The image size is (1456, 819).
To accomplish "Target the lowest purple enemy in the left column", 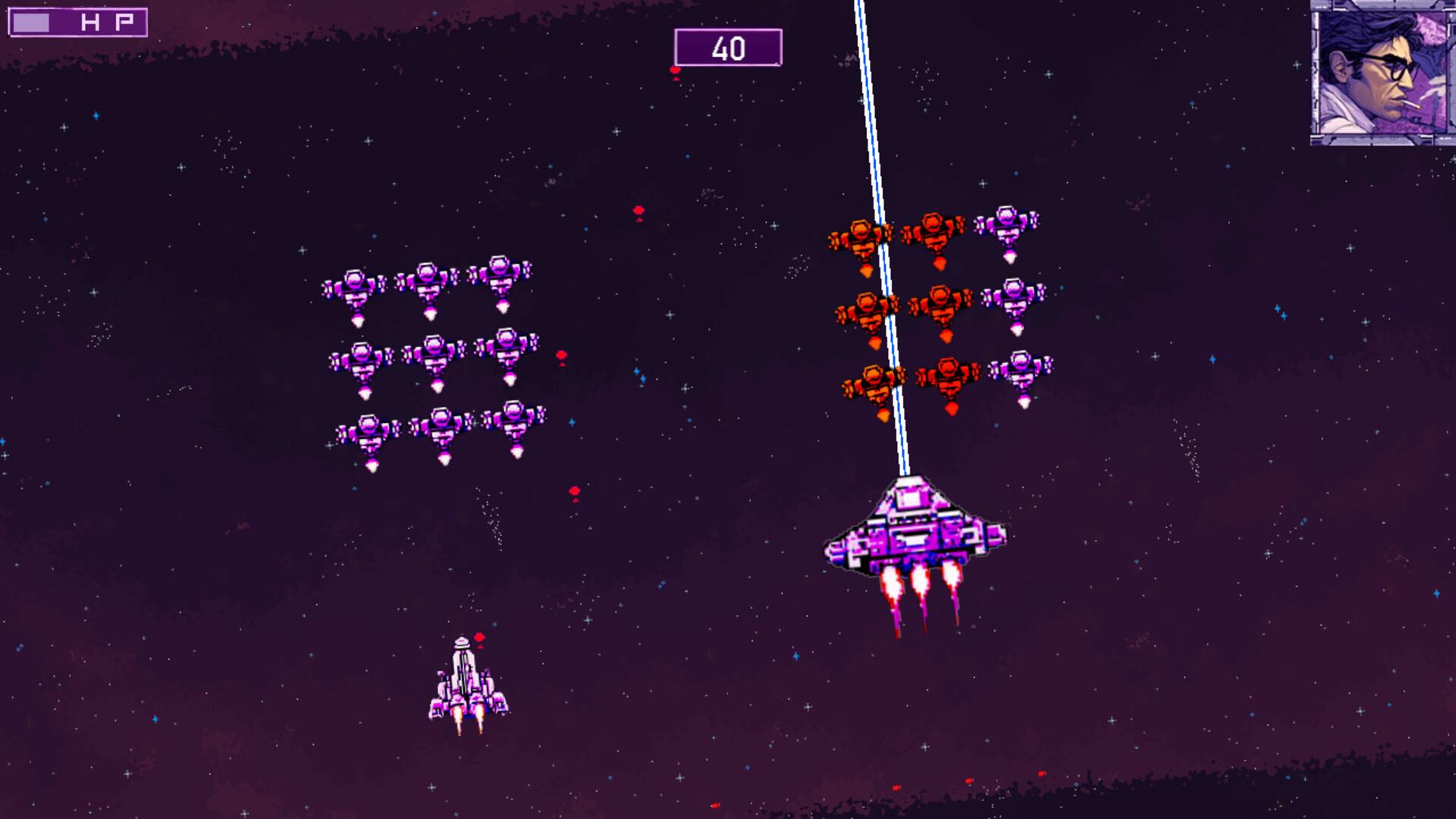I will pyautogui.click(x=369, y=432).
